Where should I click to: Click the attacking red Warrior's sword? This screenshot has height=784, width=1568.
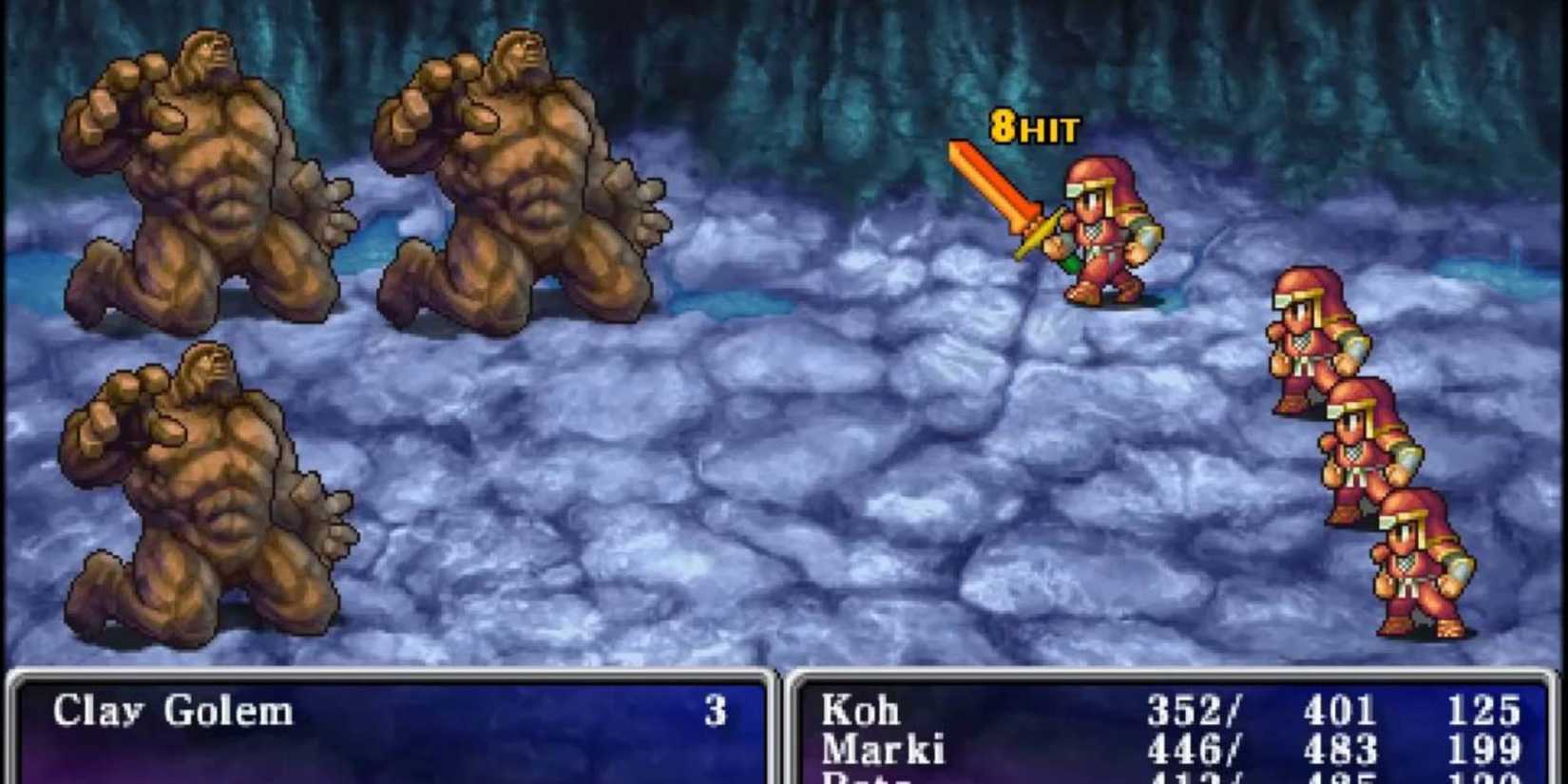pyautogui.click(x=1007, y=190)
